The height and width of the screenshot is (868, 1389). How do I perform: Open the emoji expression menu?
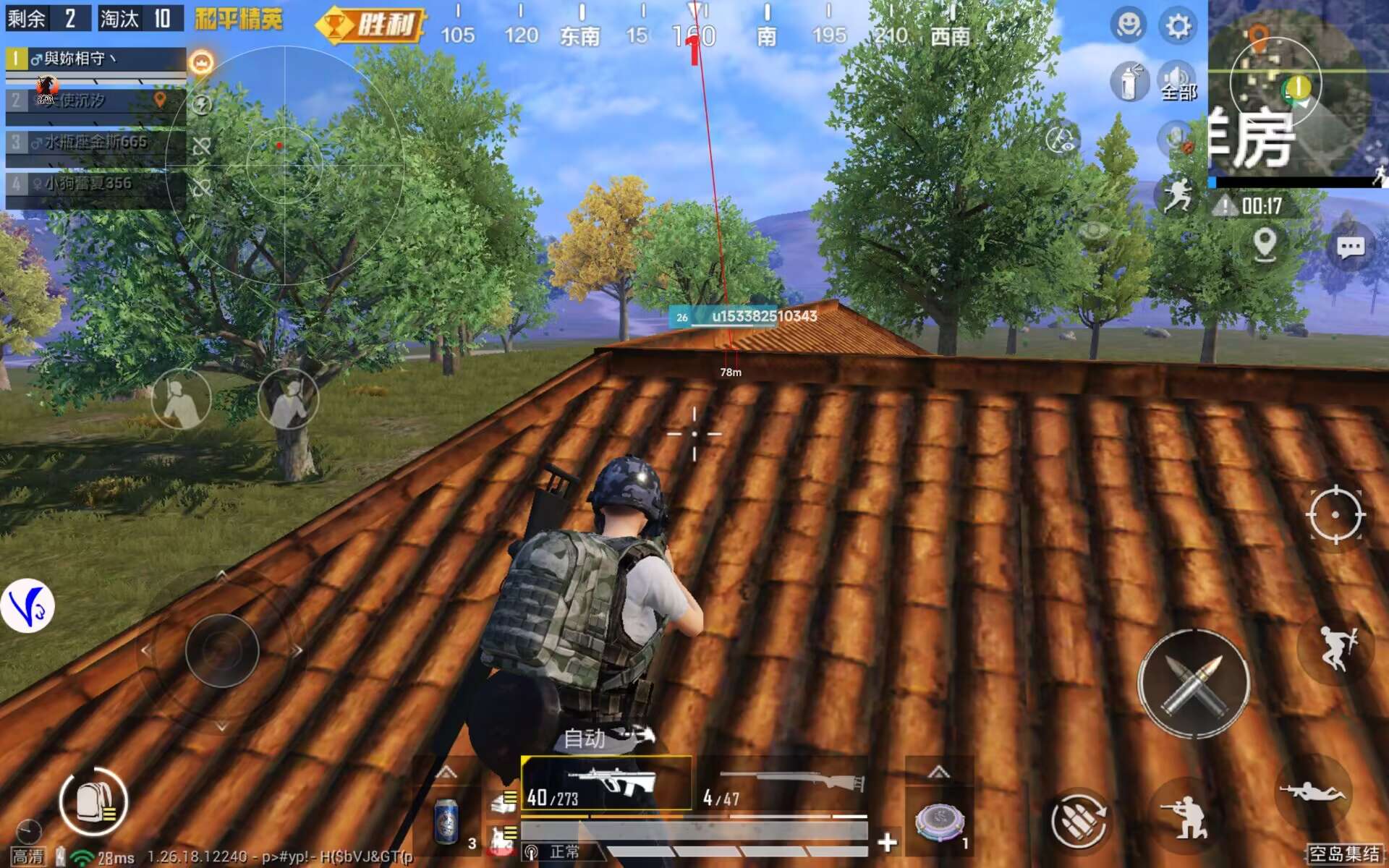coord(1130,25)
